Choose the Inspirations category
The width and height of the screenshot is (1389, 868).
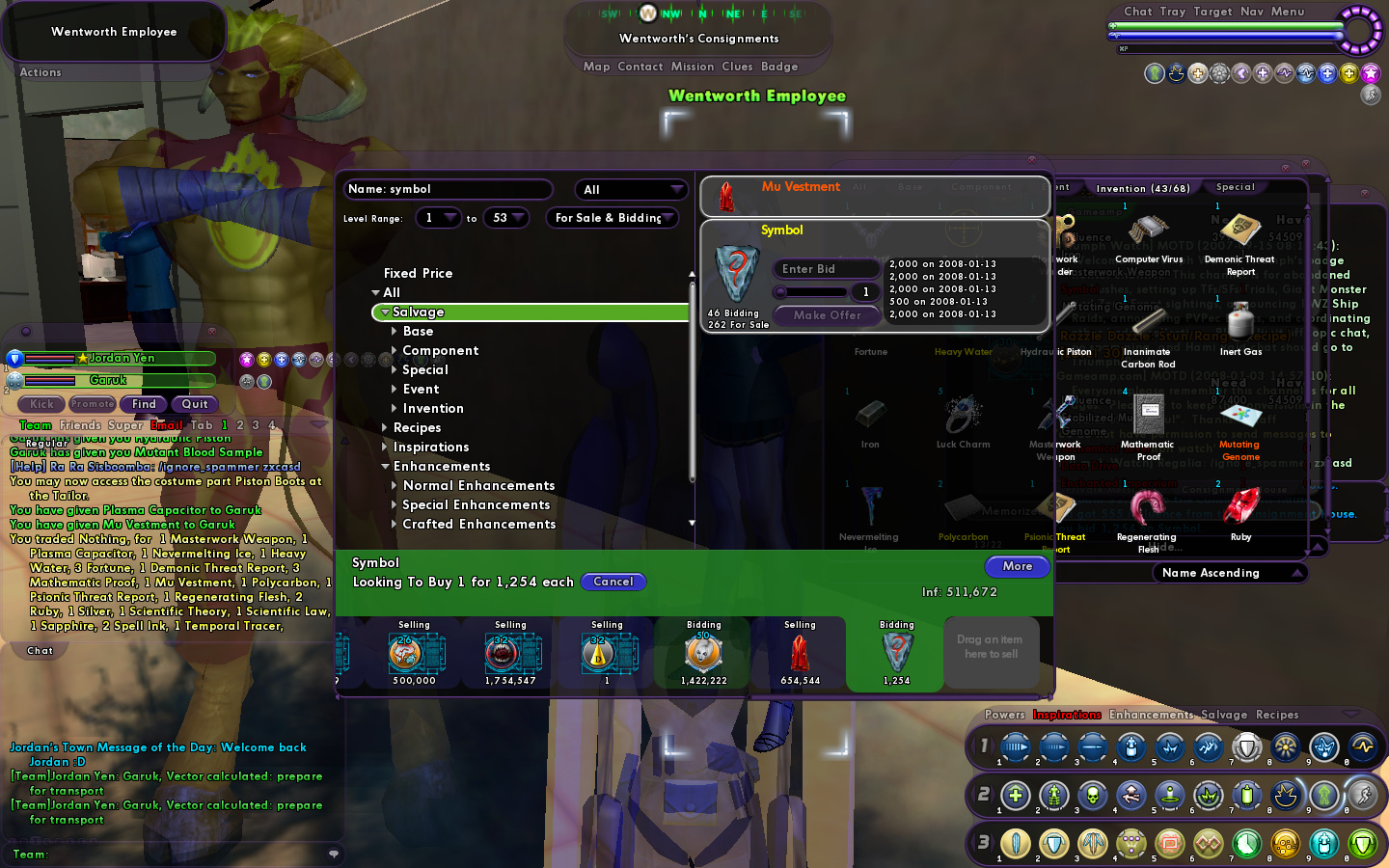pyautogui.click(x=430, y=447)
